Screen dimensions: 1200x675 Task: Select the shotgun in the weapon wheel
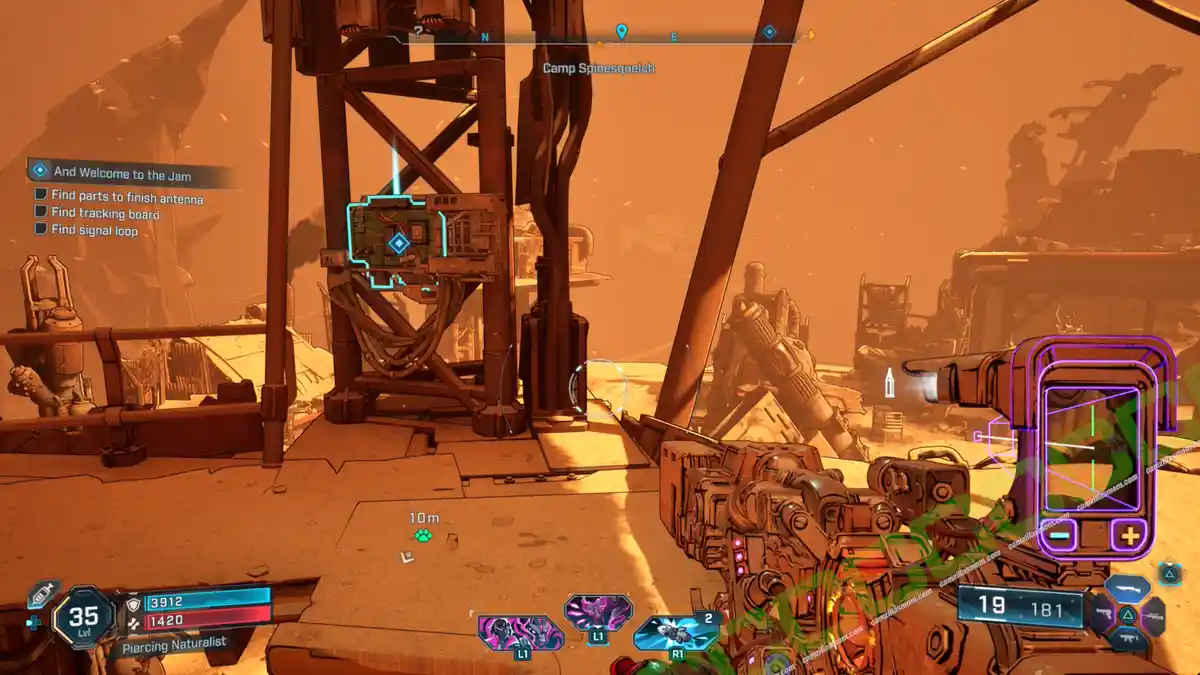click(x=1127, y=588)
